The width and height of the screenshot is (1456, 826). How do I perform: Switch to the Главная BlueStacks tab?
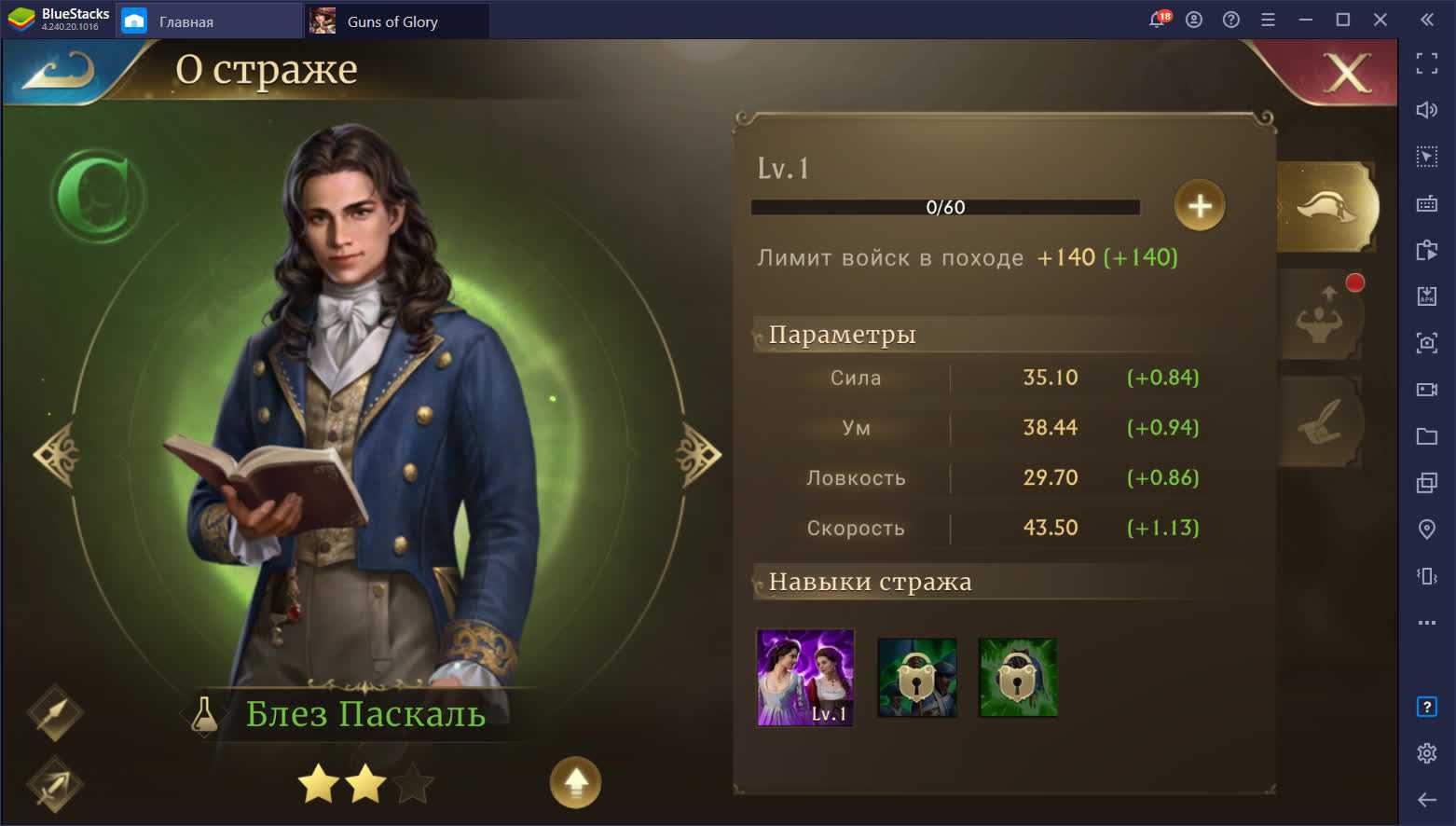tap(208, 21)
